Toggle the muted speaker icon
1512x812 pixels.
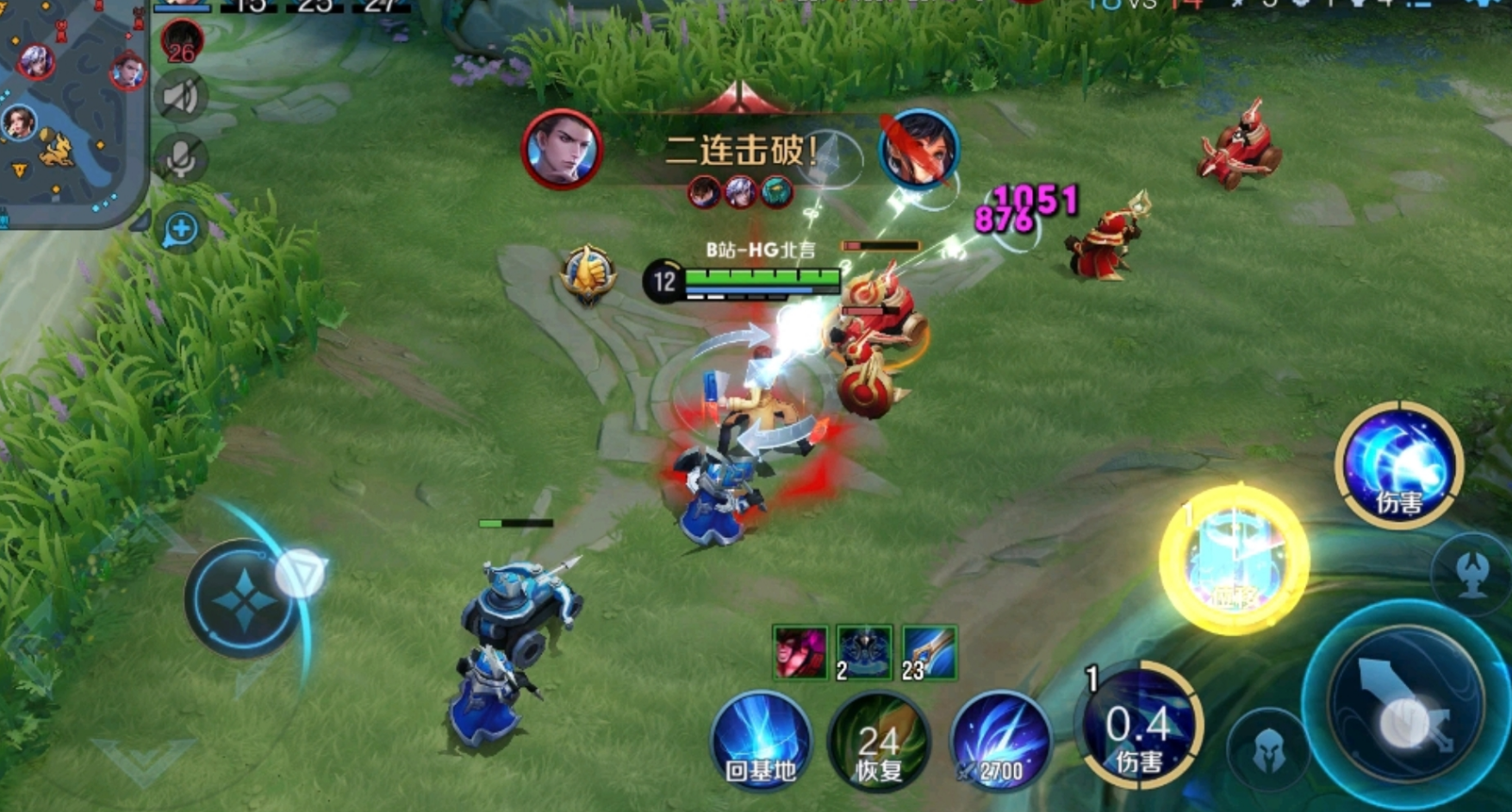coord(181,97)
